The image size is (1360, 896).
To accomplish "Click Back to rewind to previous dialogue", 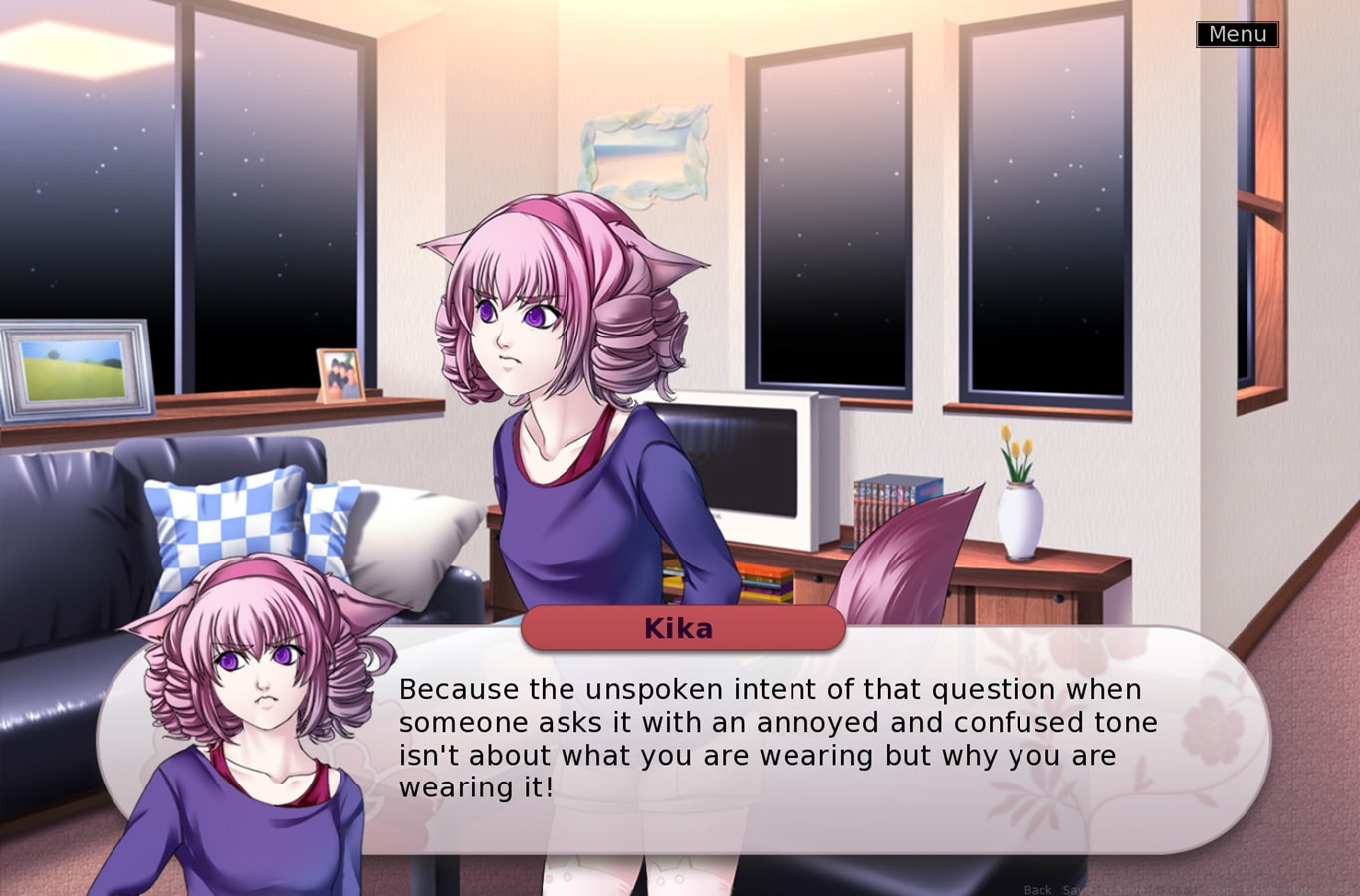I will [x=1038, y=889].
